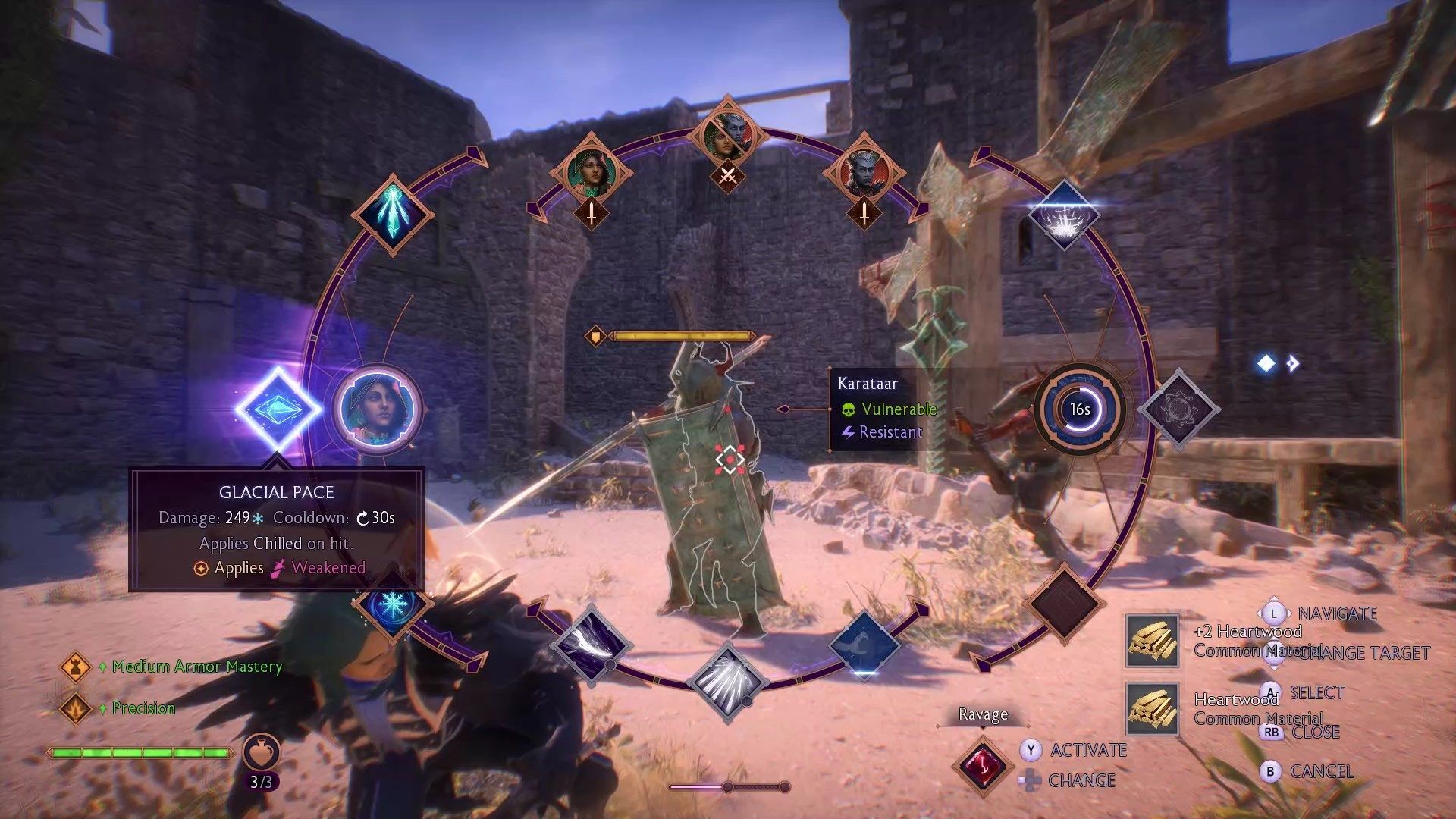Trigger the purple lightning slash ability
This screenshot has width=1456, height=819.
591,645
